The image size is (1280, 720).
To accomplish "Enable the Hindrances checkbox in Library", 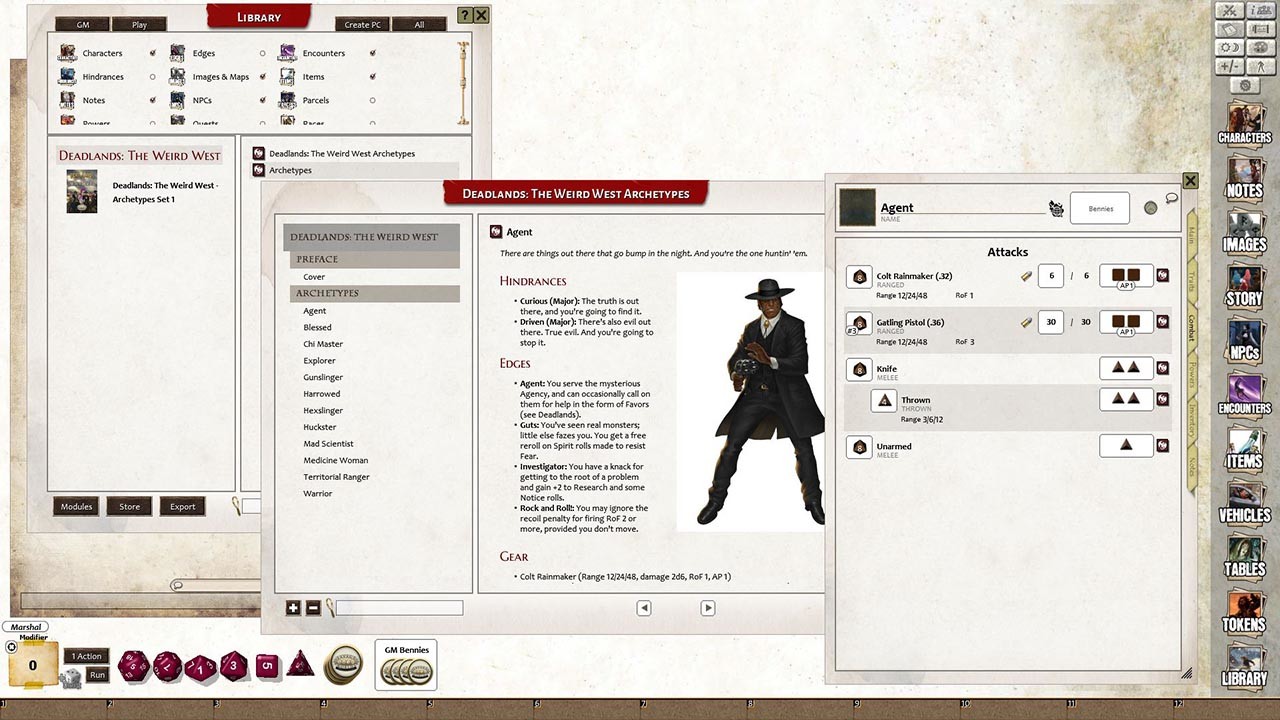I will (x=151, y=76).
